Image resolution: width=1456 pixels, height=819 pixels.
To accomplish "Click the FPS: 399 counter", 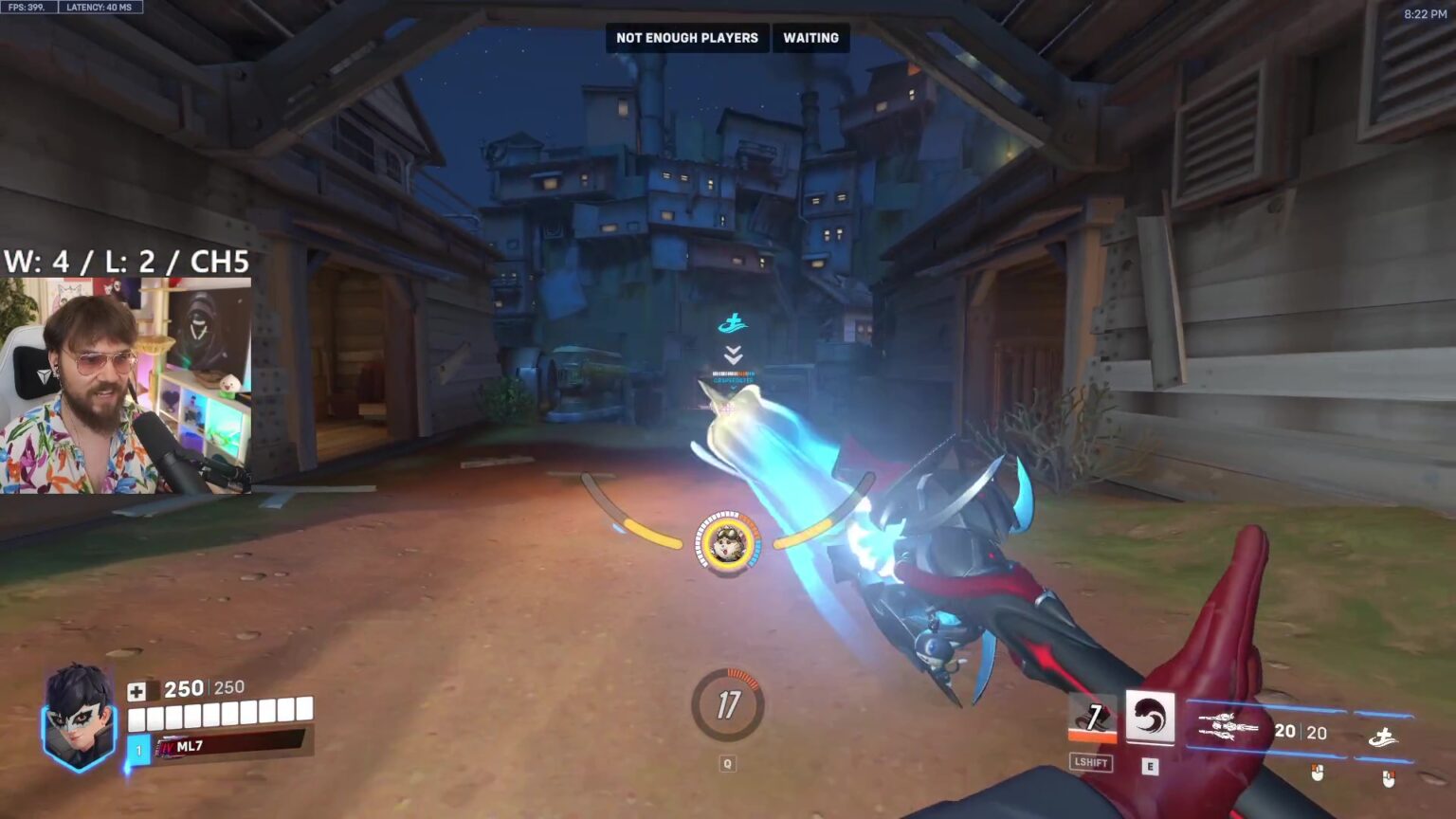I will pos(30,6).
